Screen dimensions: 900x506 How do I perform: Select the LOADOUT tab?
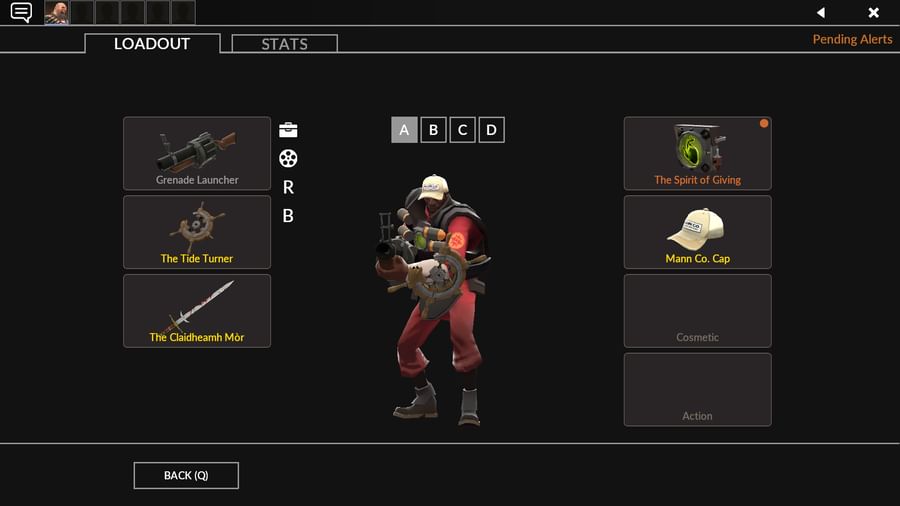[x=152, y=44]
